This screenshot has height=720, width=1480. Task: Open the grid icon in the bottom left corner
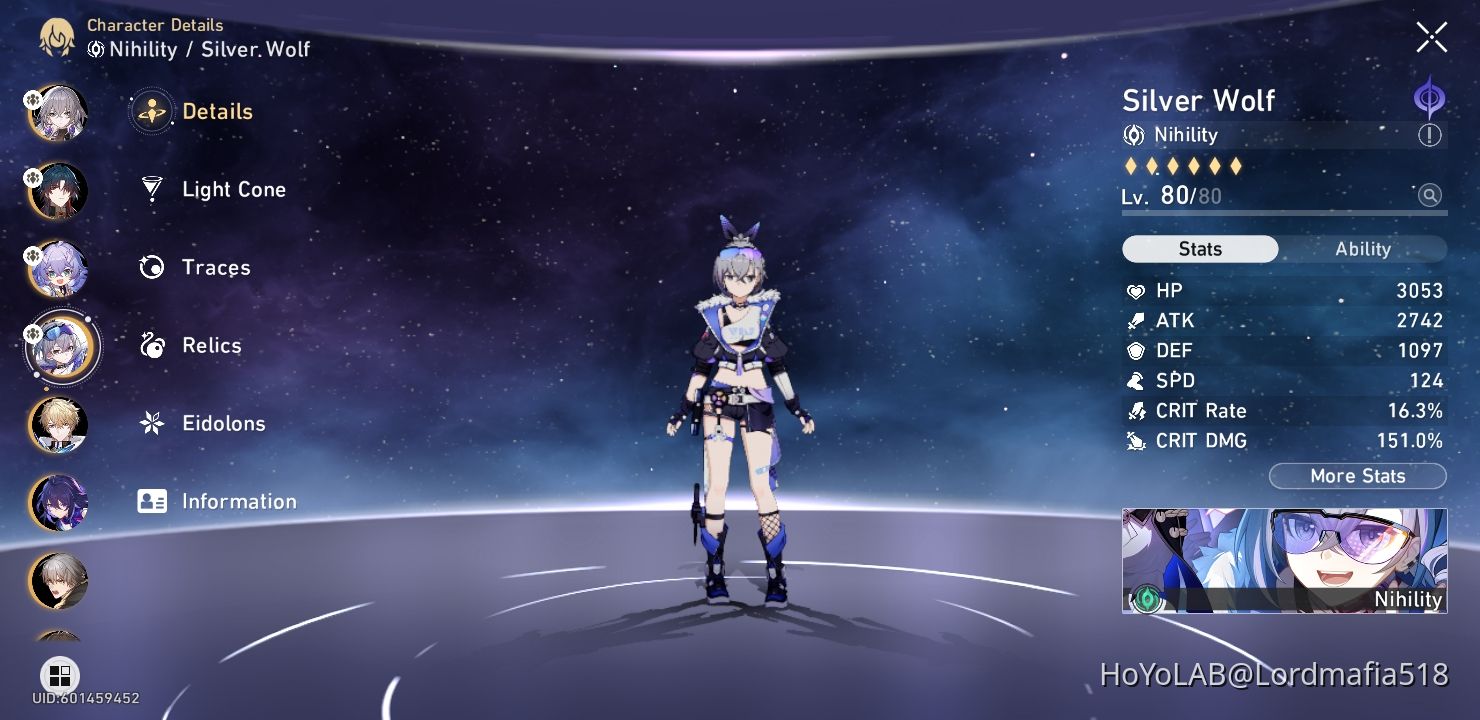click(x=60, y=675)
